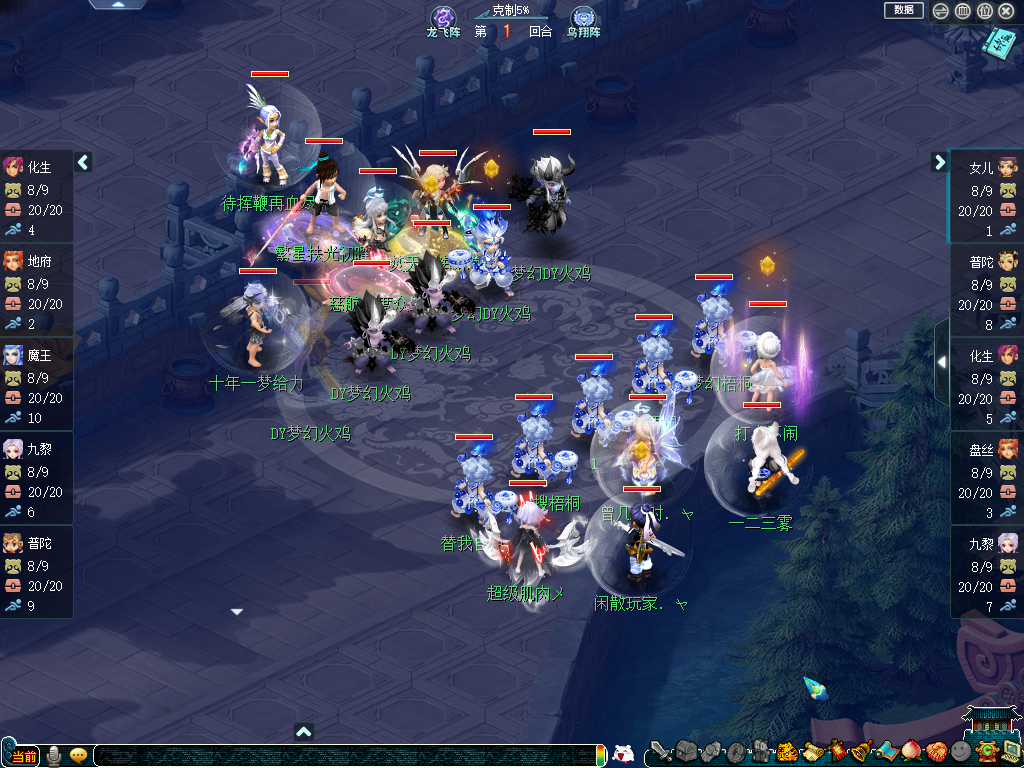Open the tiger pet icon in toolbar

coord(786,751)
